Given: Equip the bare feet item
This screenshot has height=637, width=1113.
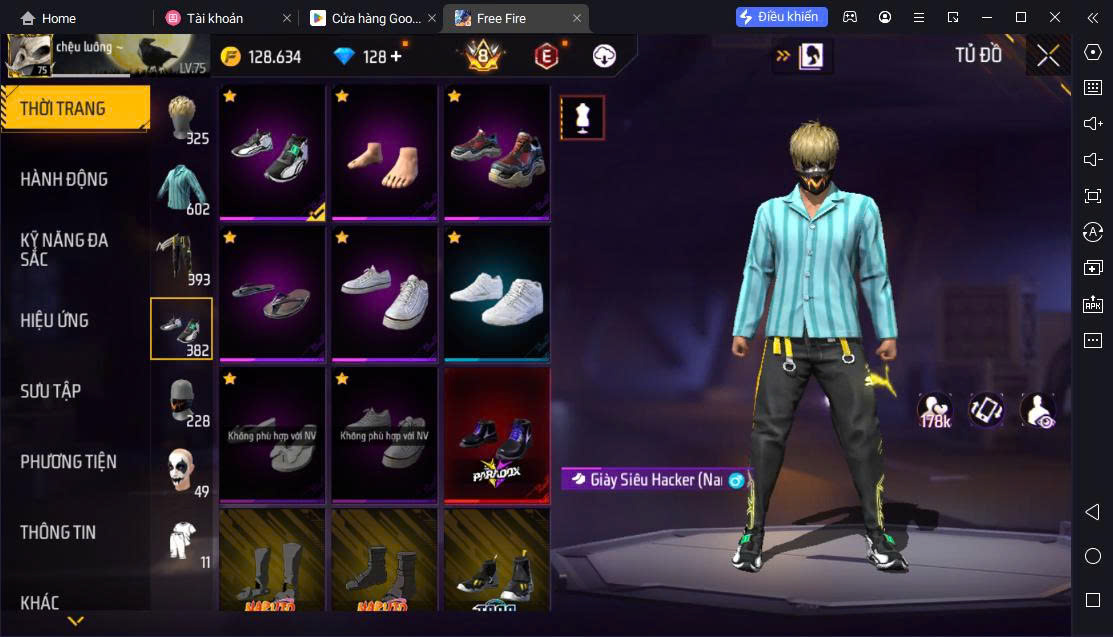Looking at the screenshot, I should point(384,152).
